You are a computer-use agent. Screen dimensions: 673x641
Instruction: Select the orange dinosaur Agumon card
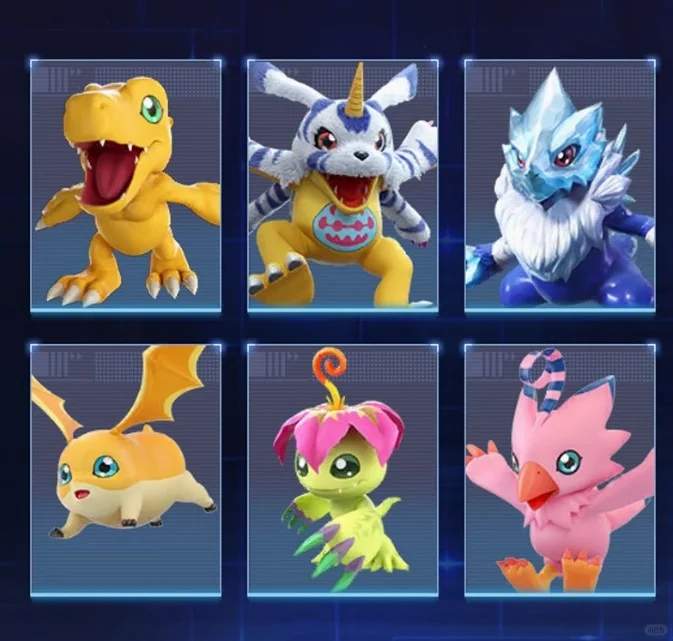point(125,185)
